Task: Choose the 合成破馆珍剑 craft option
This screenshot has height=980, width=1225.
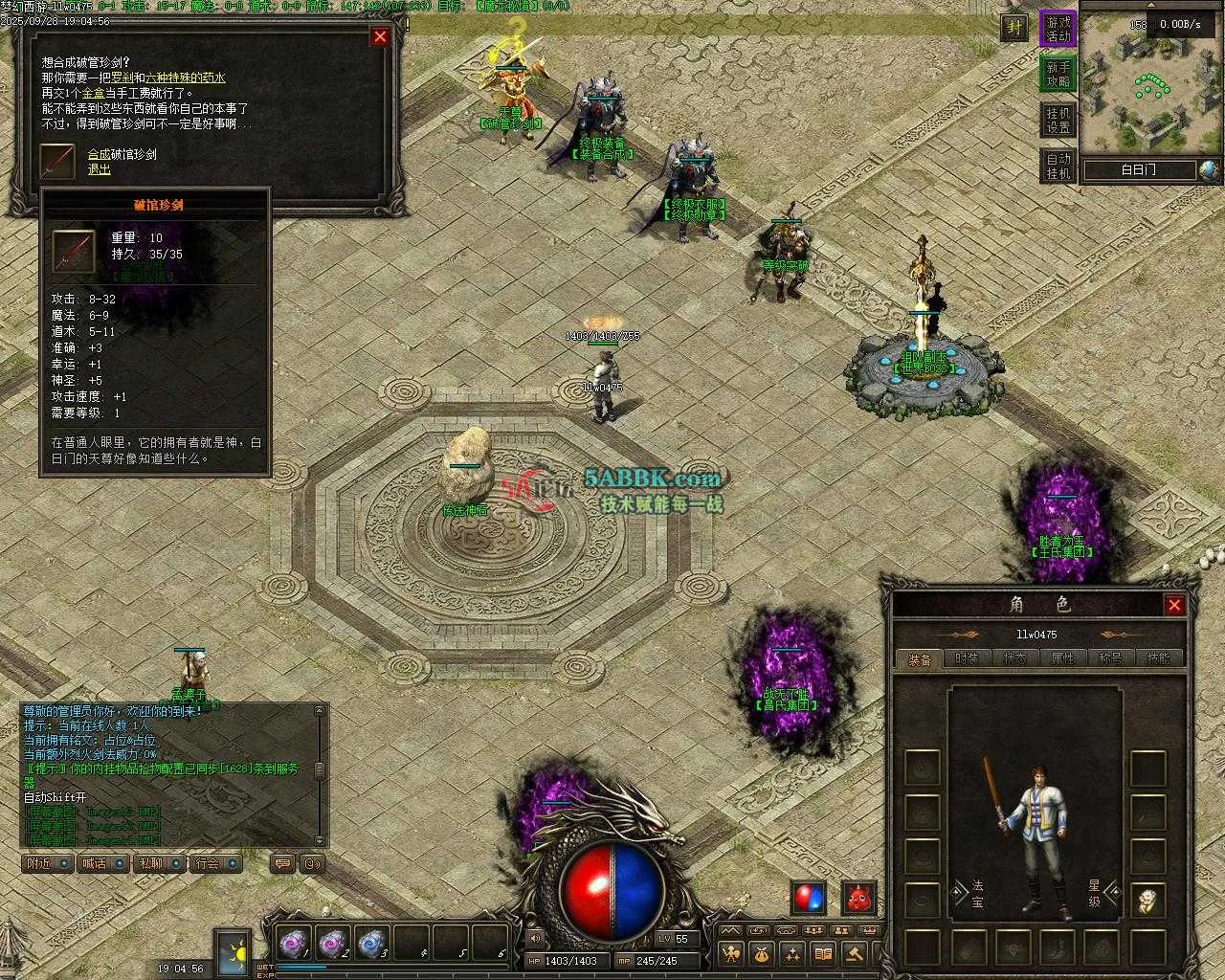Action: [x=122, y=154]
